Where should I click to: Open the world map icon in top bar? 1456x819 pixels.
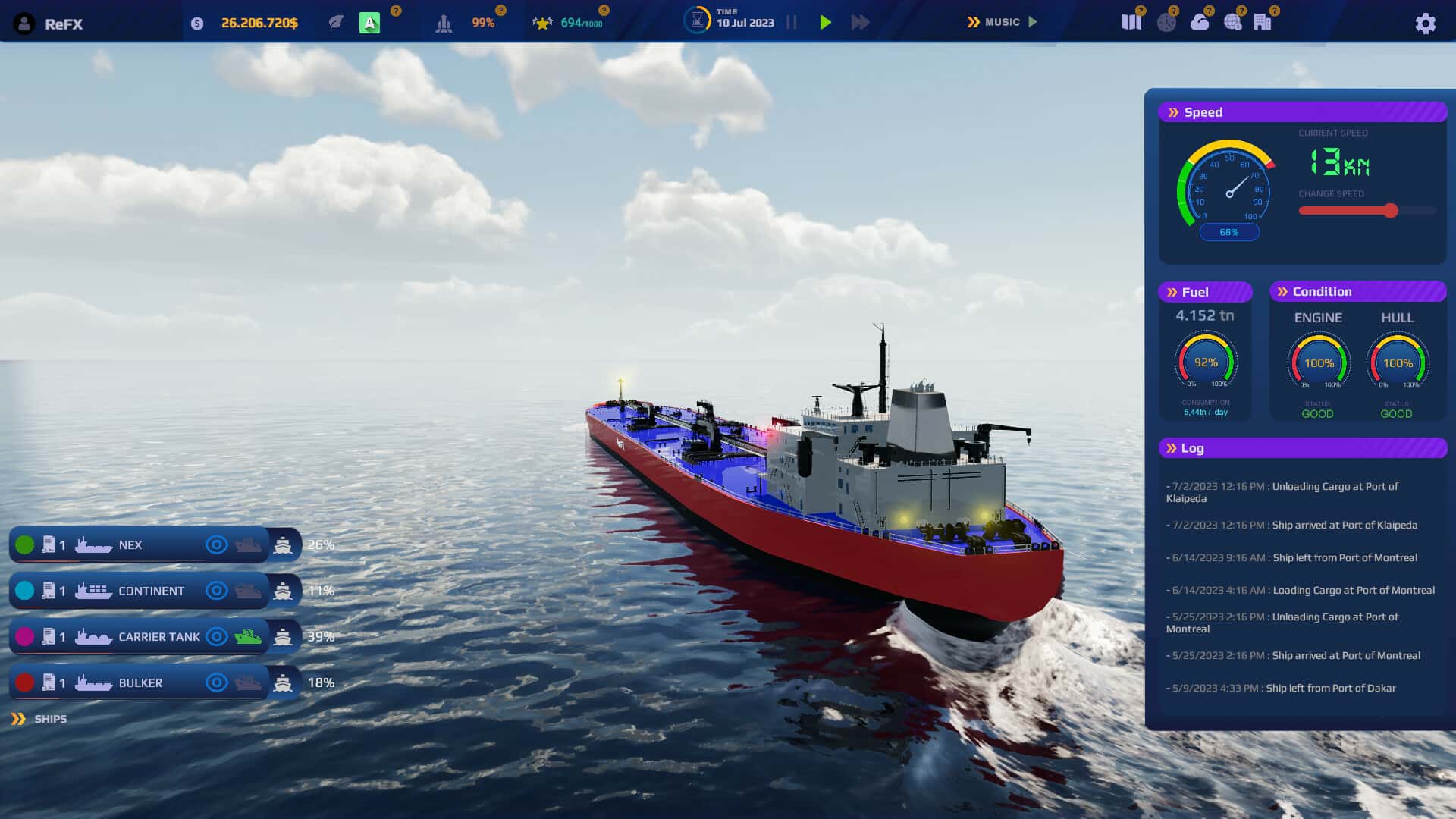pyautogui.click(x=1132, y=22)
